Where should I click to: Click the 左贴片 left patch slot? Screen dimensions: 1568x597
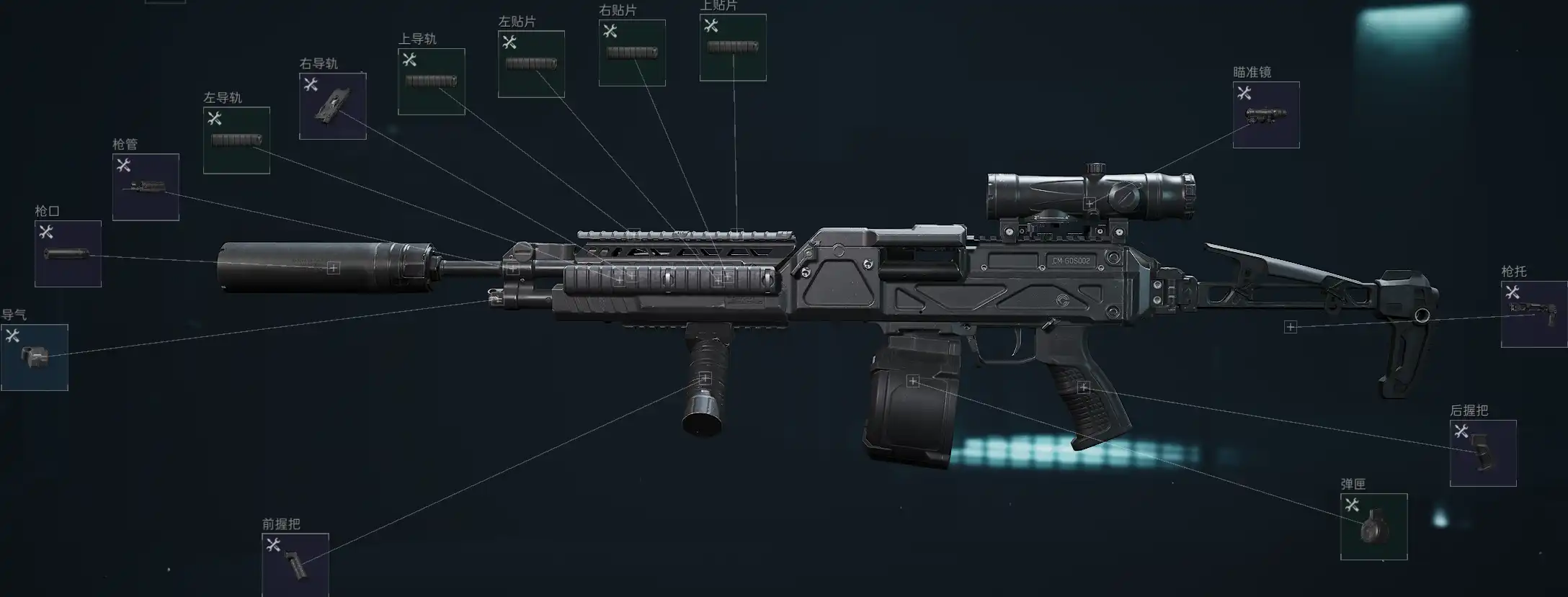point(531,64)
